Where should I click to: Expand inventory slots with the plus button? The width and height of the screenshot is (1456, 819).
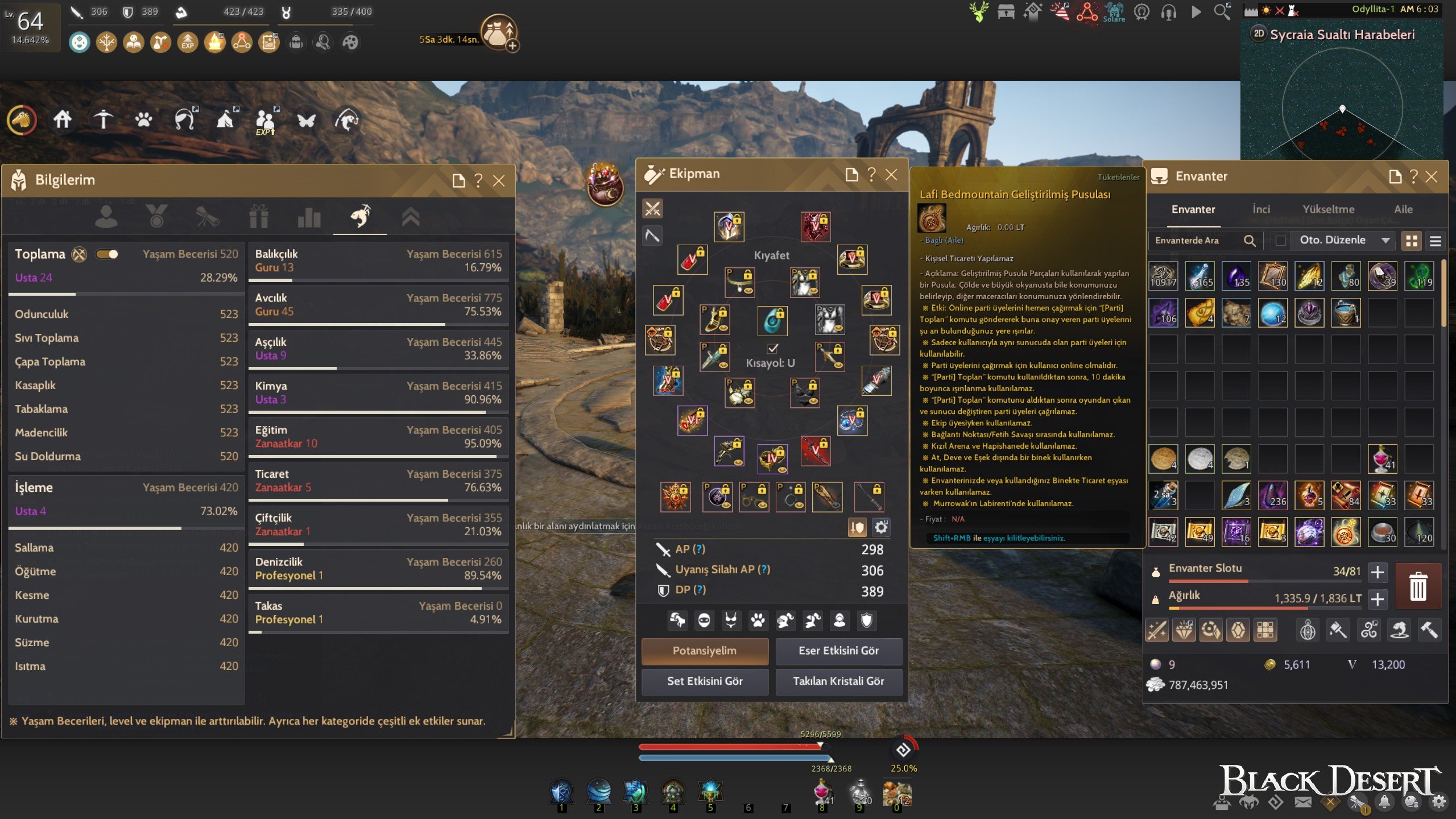point(1378,572)
